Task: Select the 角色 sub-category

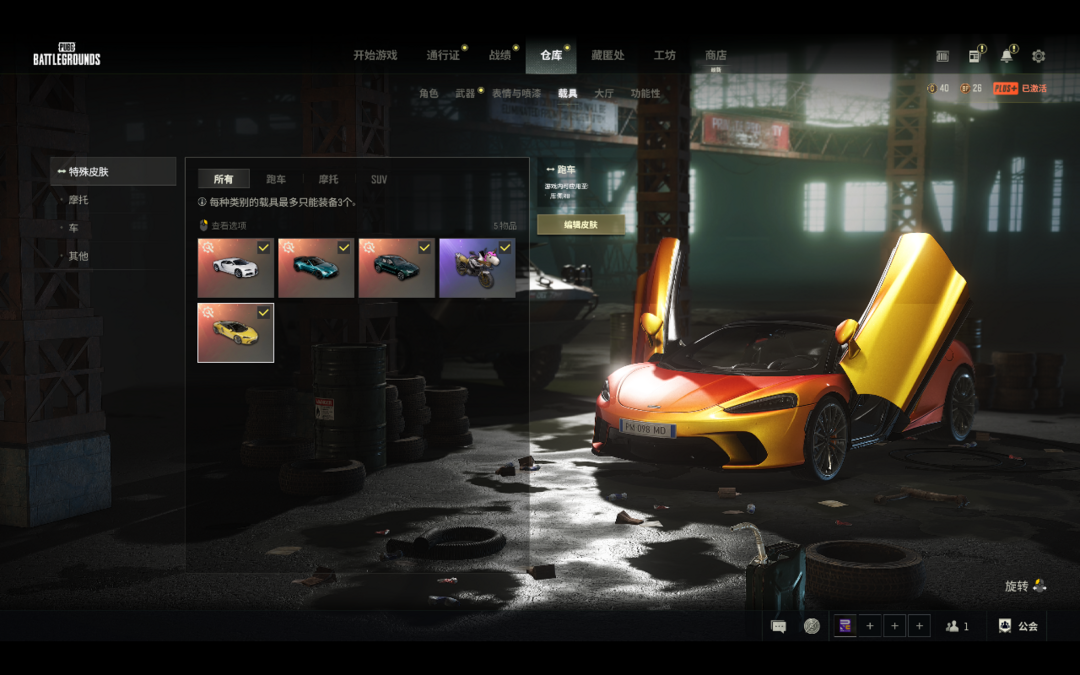Action: coord(429,93)
